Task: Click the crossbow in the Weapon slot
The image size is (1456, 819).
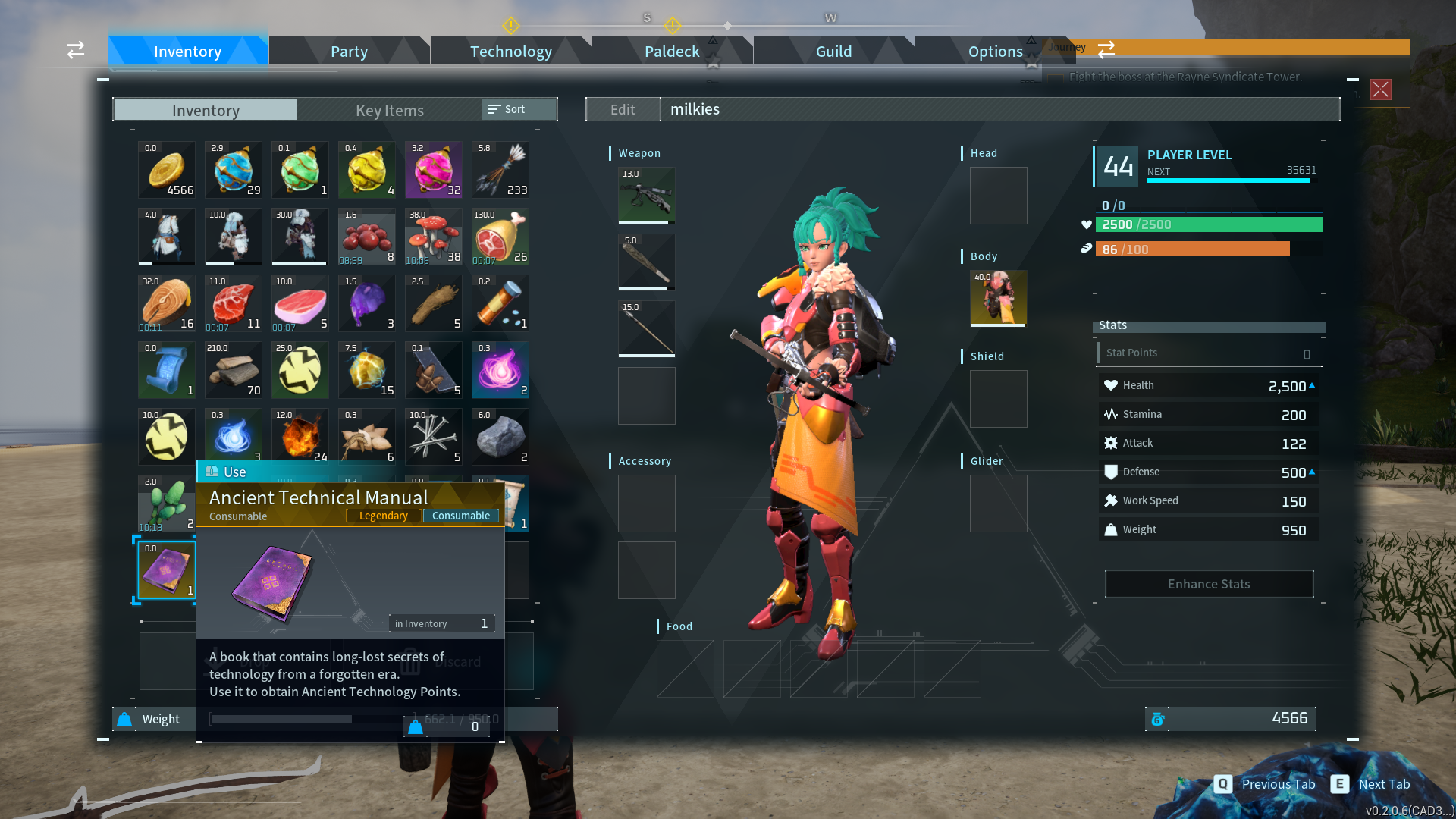Action: [x=646, y=196]
